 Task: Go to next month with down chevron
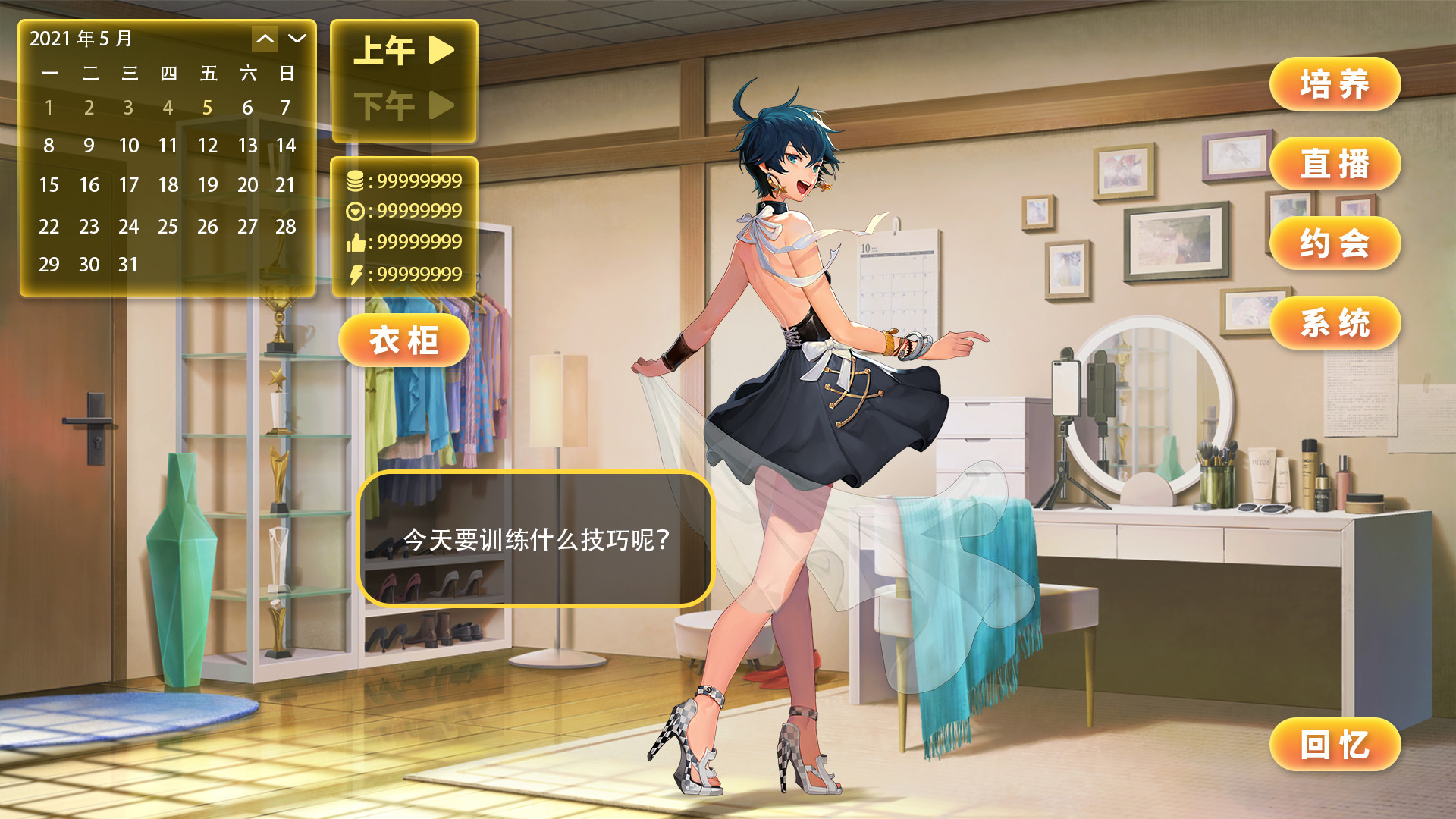pyautogui.click(x=296, y=39)
